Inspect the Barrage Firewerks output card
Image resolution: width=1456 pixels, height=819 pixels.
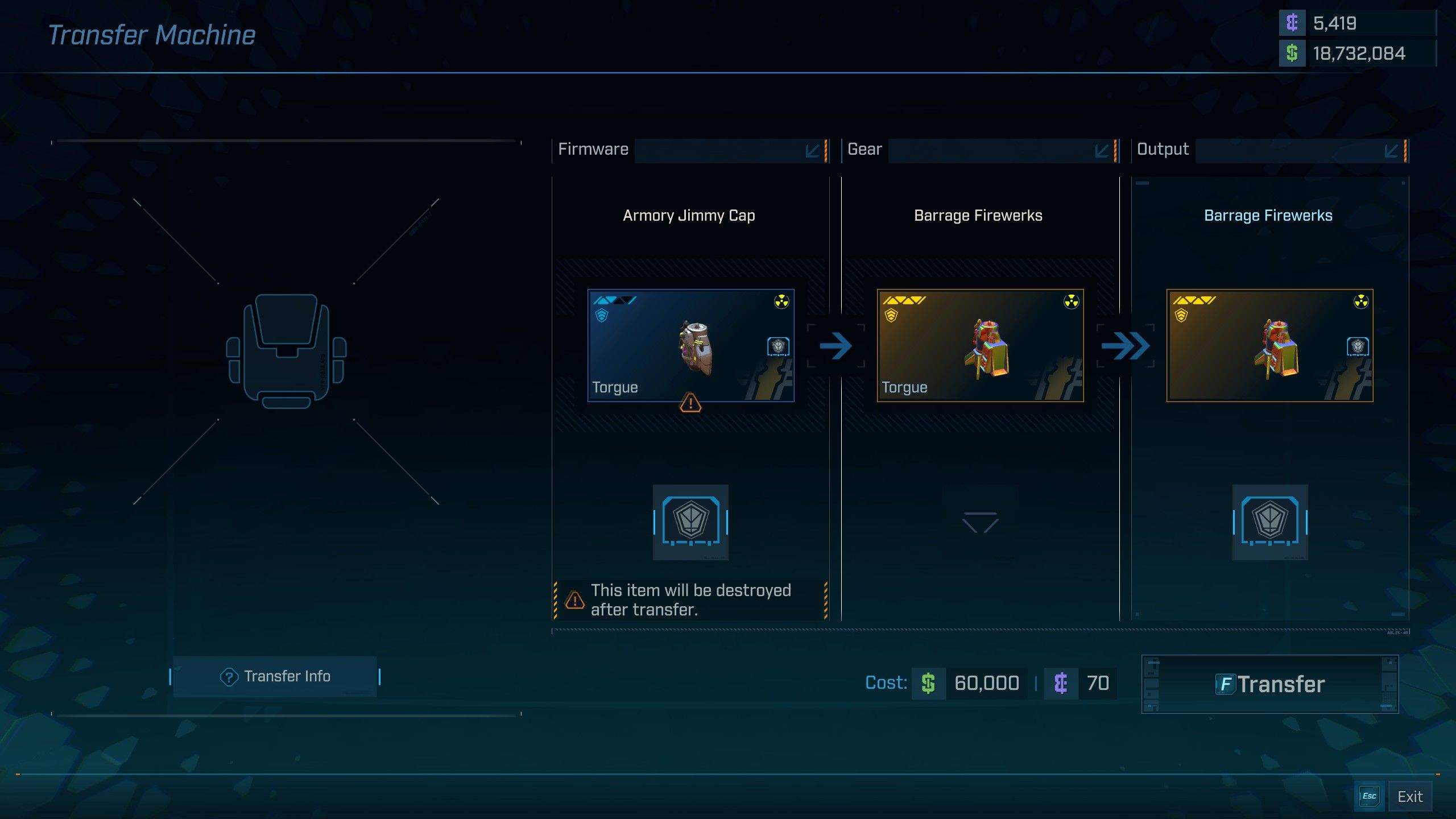(x=1269, y=345)
